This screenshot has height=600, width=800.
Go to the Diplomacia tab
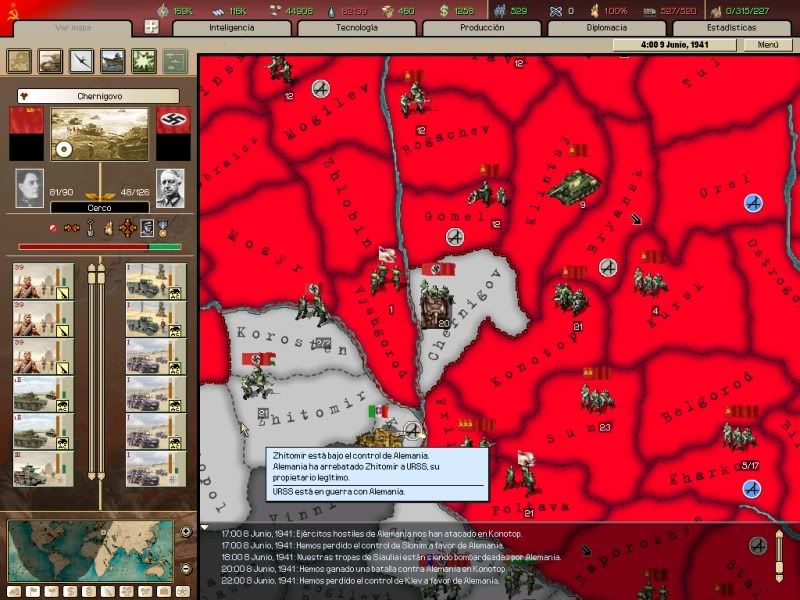pos(606,27)
